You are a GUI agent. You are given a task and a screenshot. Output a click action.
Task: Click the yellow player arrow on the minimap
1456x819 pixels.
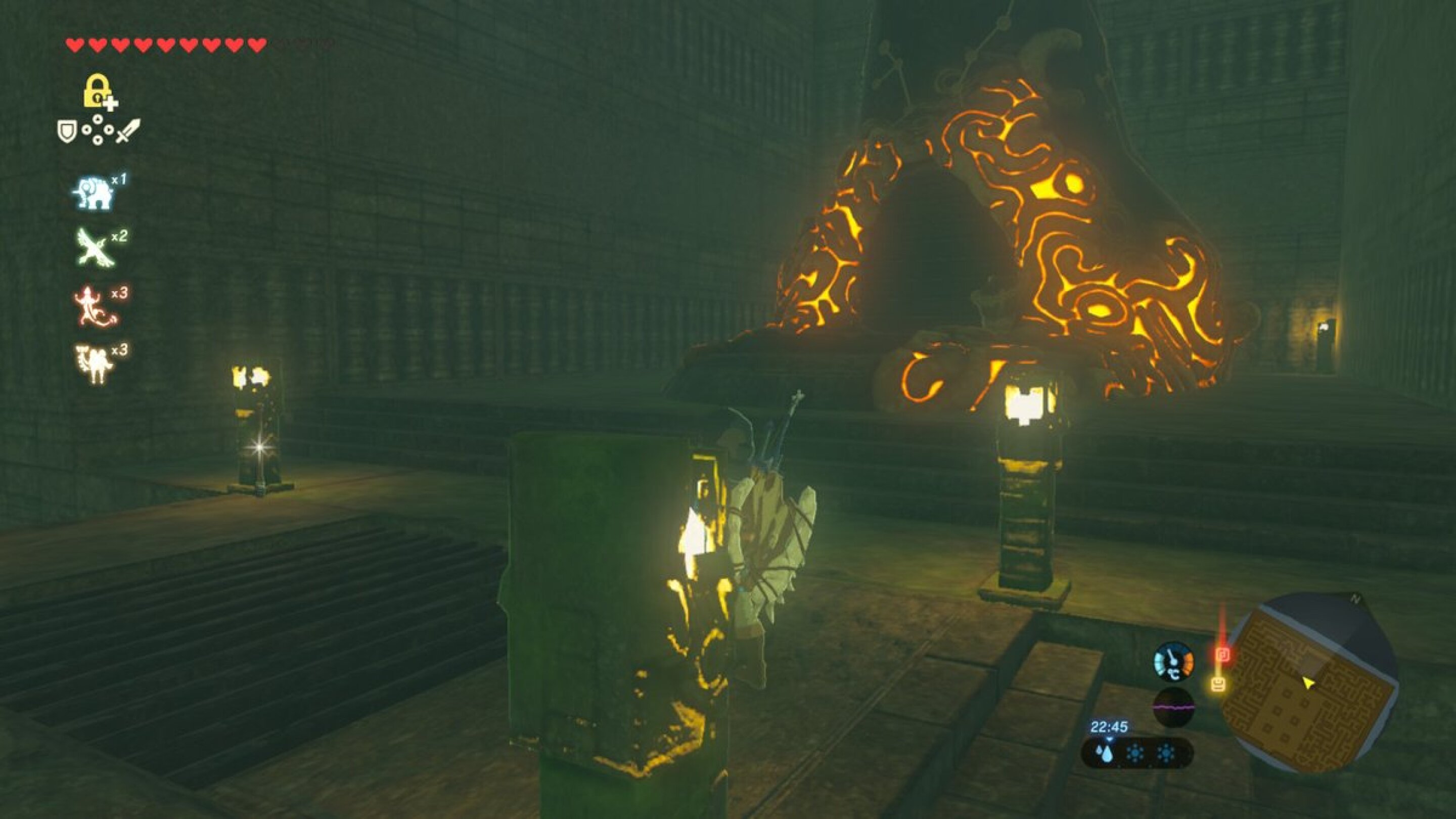tap(1309, 685)
